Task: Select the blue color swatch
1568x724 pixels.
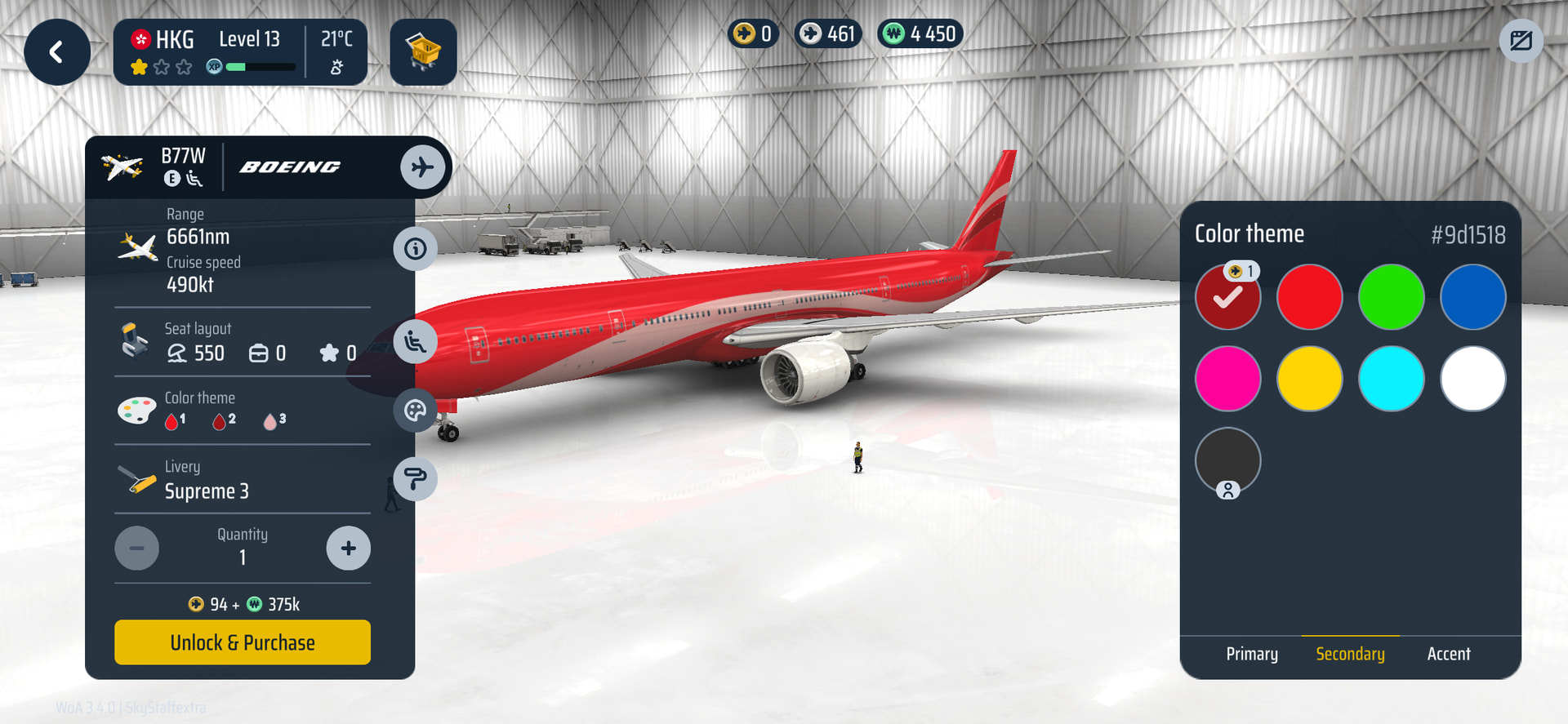Action: pos(1472,297)
